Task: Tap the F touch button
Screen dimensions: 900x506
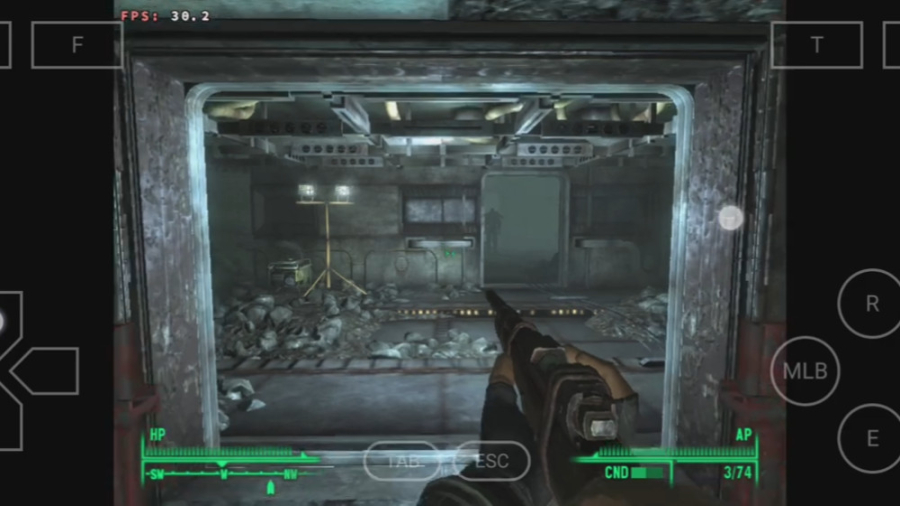Action: pyautogui.click(x=77, y=45)
